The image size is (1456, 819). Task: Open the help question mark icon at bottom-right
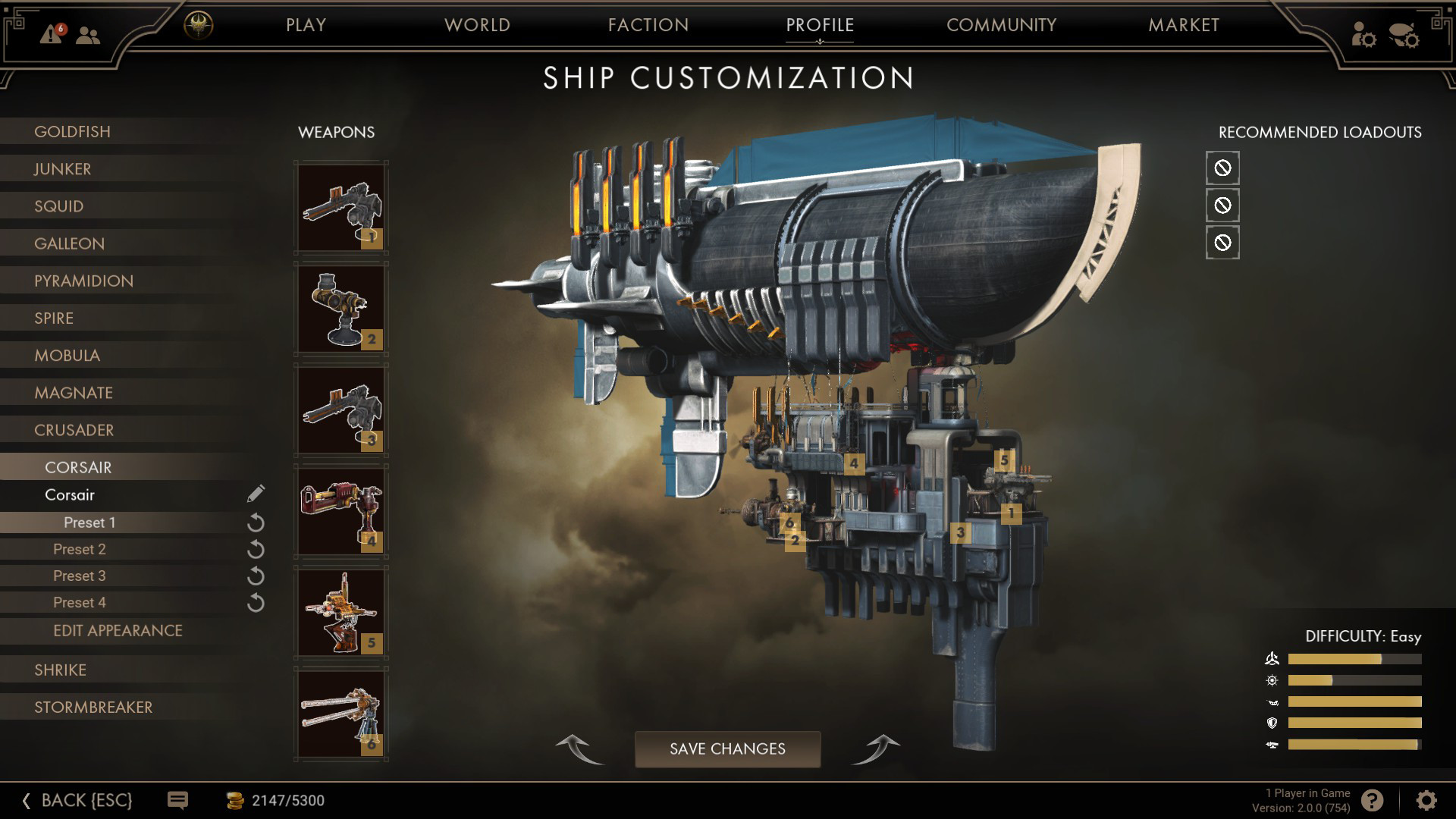[x=1373, y=799]
